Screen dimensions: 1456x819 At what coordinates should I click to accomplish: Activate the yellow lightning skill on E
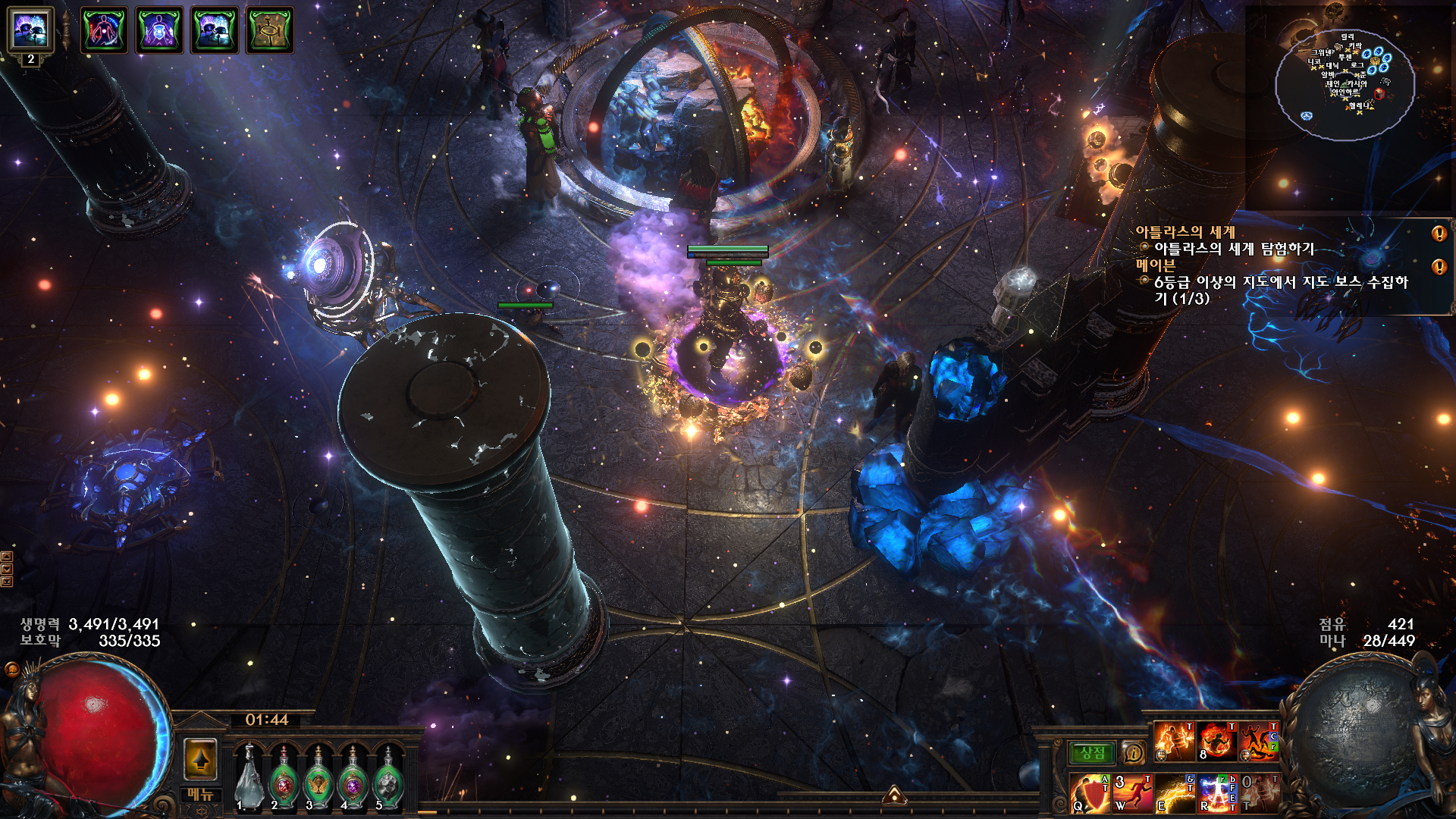(1175, 793)
